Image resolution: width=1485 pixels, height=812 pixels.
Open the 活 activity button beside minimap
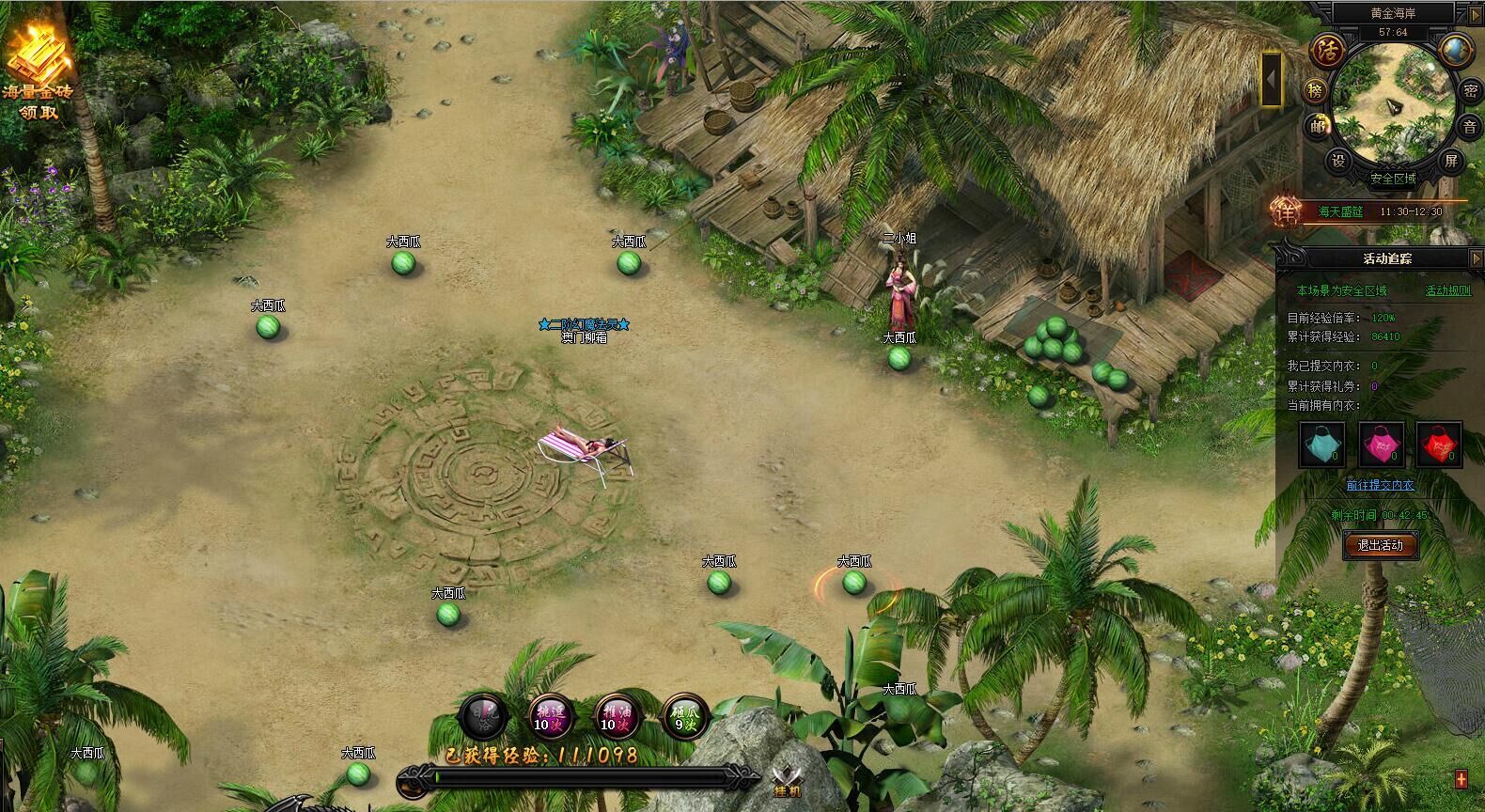tap(1328, 50)
